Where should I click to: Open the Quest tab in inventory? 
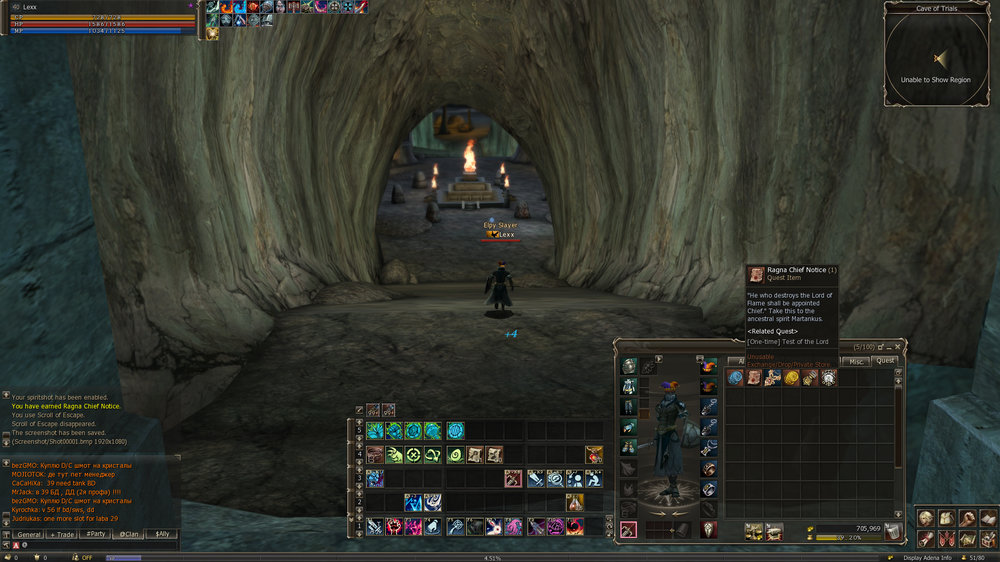[x=886, y=361]
